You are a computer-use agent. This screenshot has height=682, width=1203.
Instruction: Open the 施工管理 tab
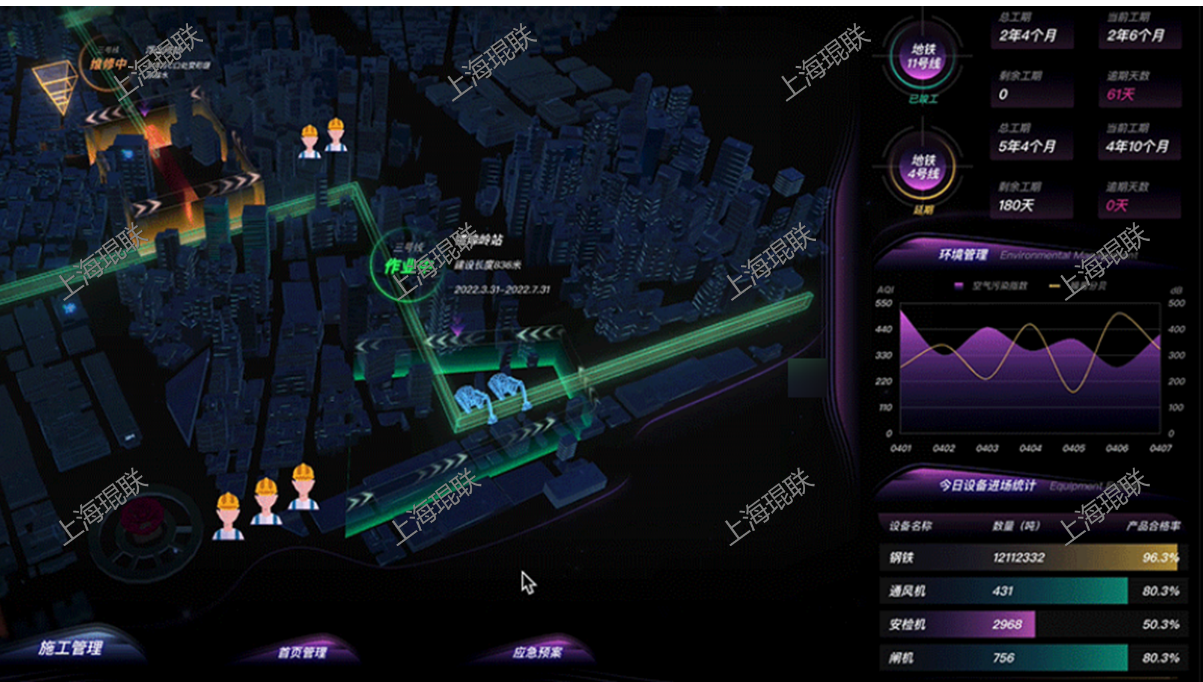pos(71,648)
